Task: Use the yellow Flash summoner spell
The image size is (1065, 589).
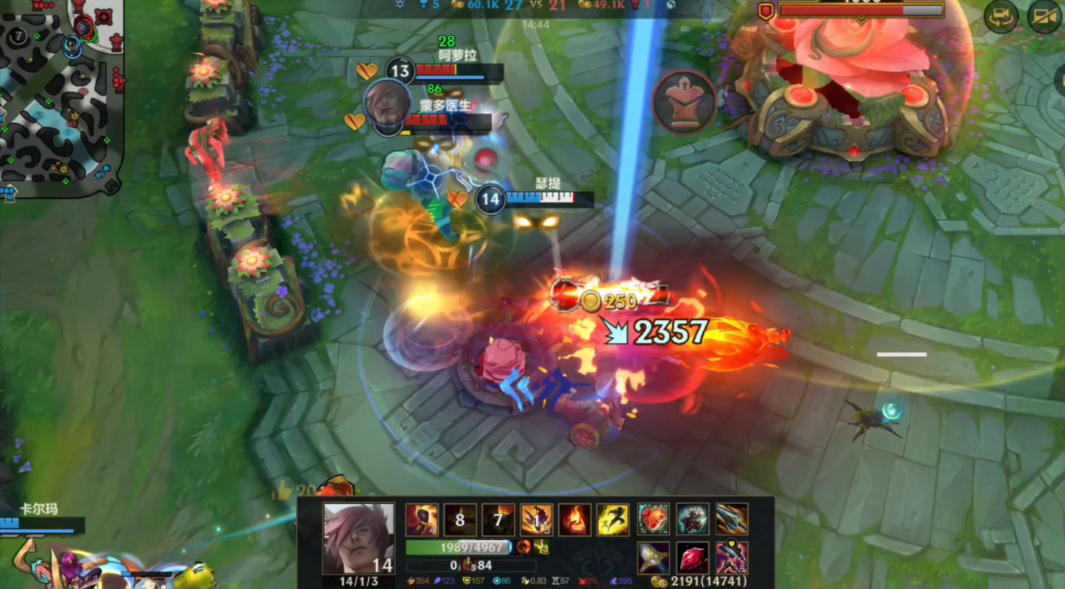Action: 612,520
